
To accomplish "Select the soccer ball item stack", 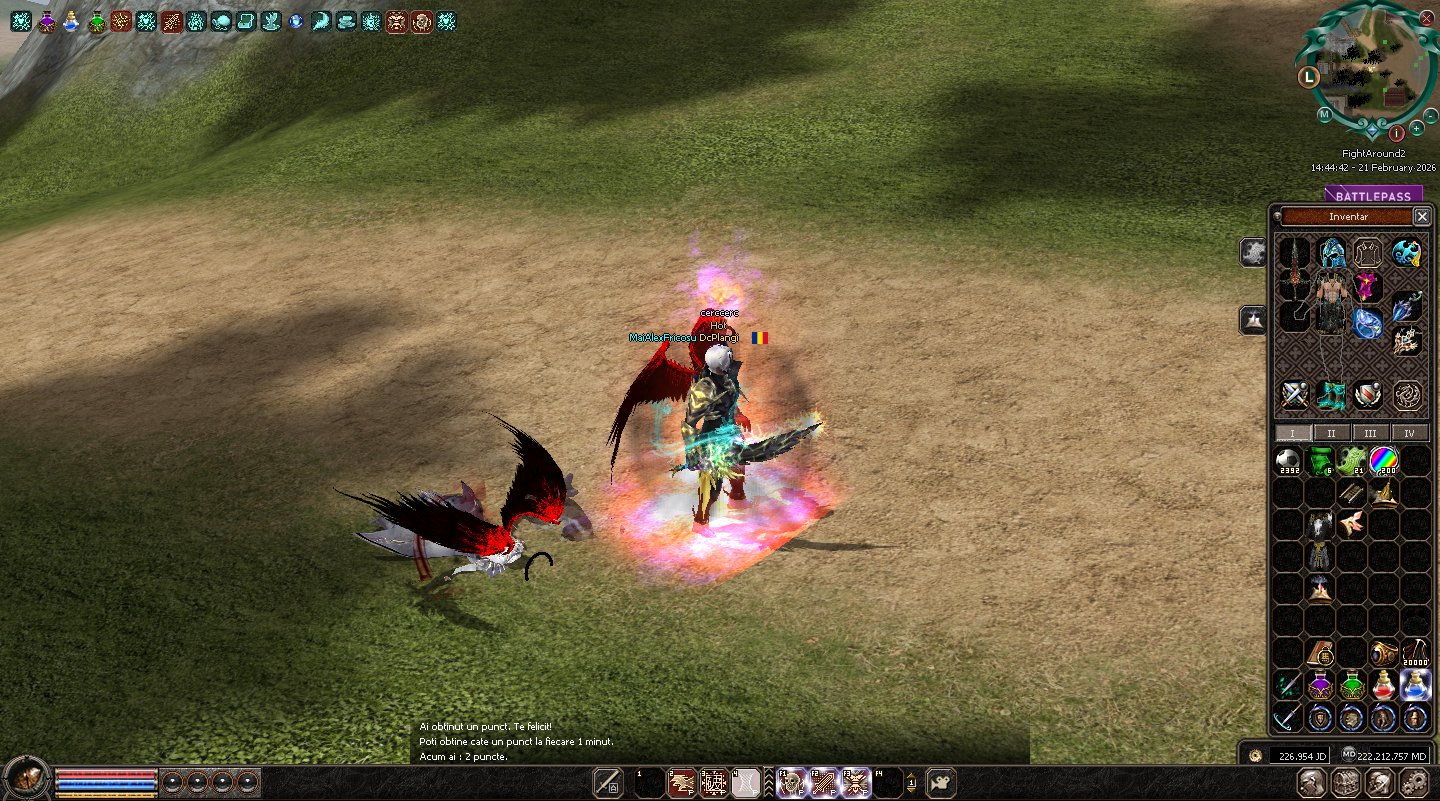I will (1290, 461).
